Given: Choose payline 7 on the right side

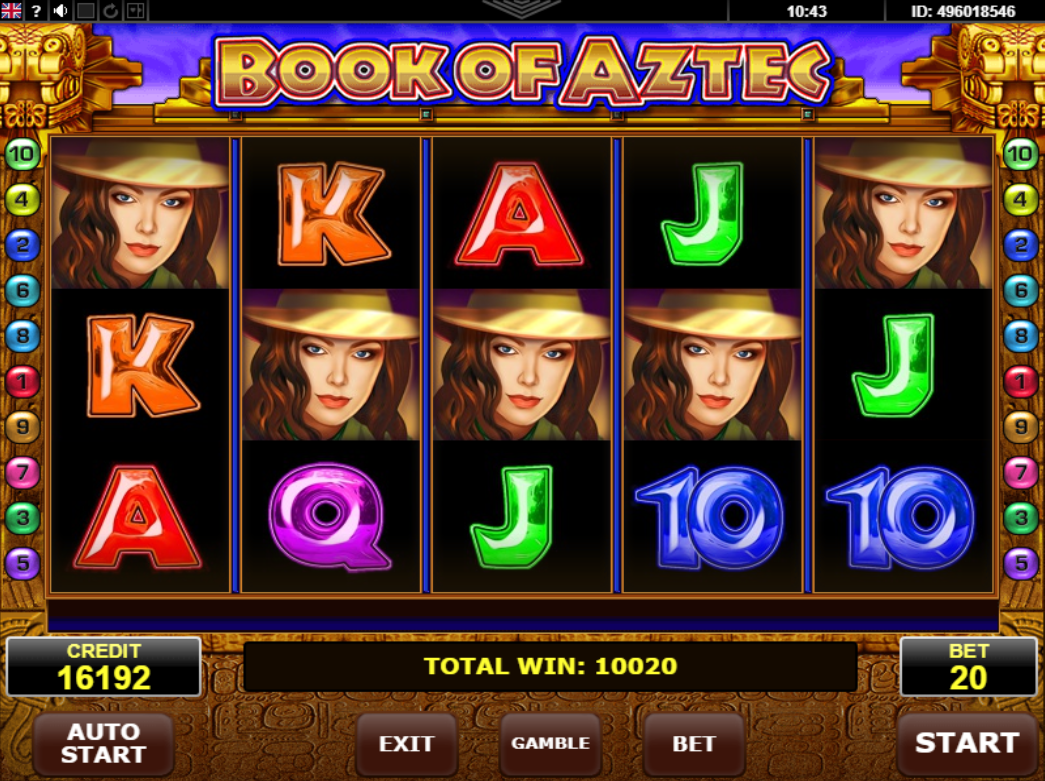Looking at the screenshot, I should (x=1020, y=473).
